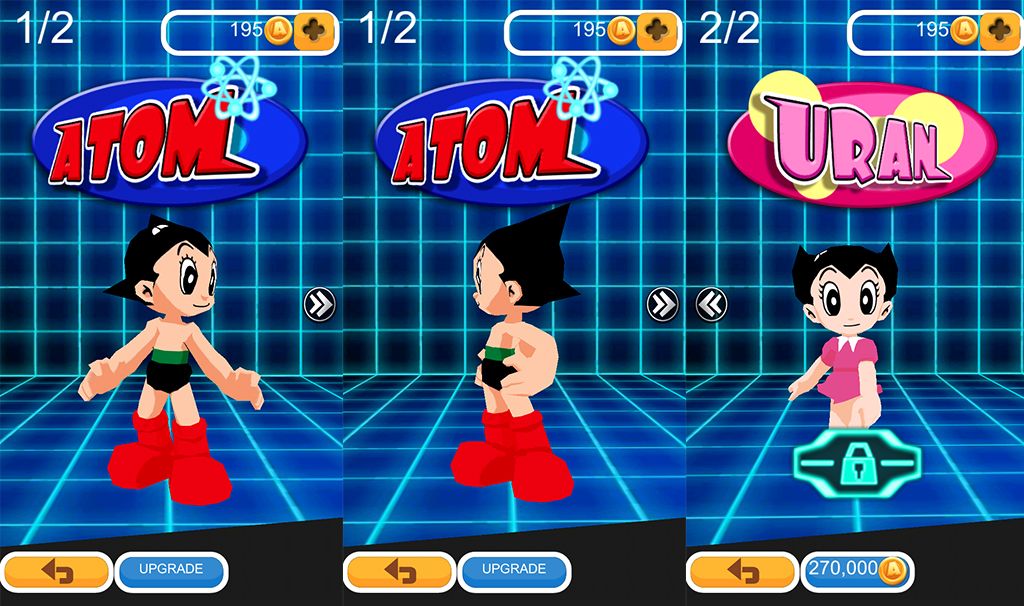Image resolution: width=1024 pixels, height=606 pixels.
Task: Select next-character arrow beside side-view Atom
Action: point(662,303)
